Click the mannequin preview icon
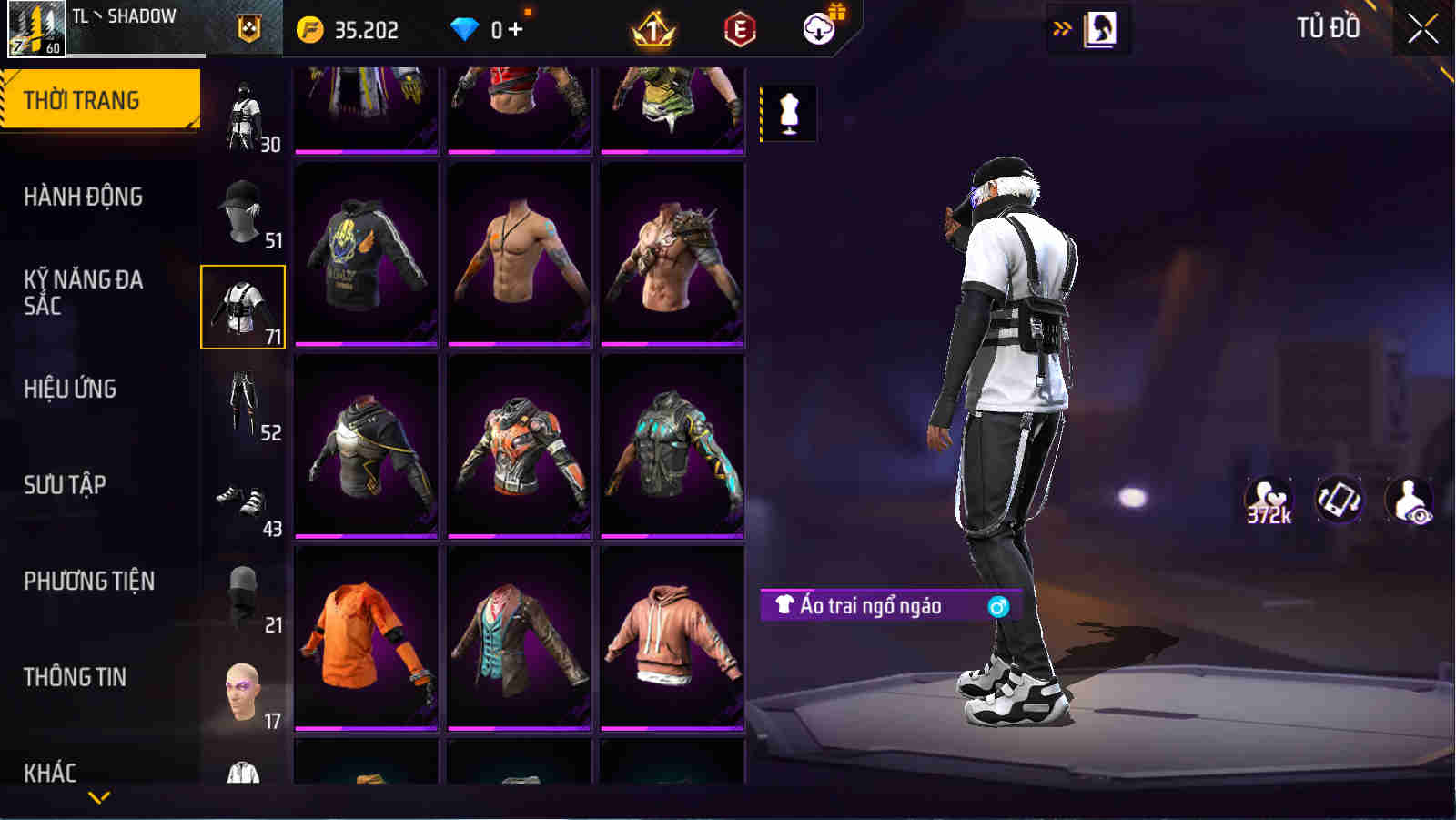Image resolution: width=1456 pixels, height=820 pixels. click(788, 114)
